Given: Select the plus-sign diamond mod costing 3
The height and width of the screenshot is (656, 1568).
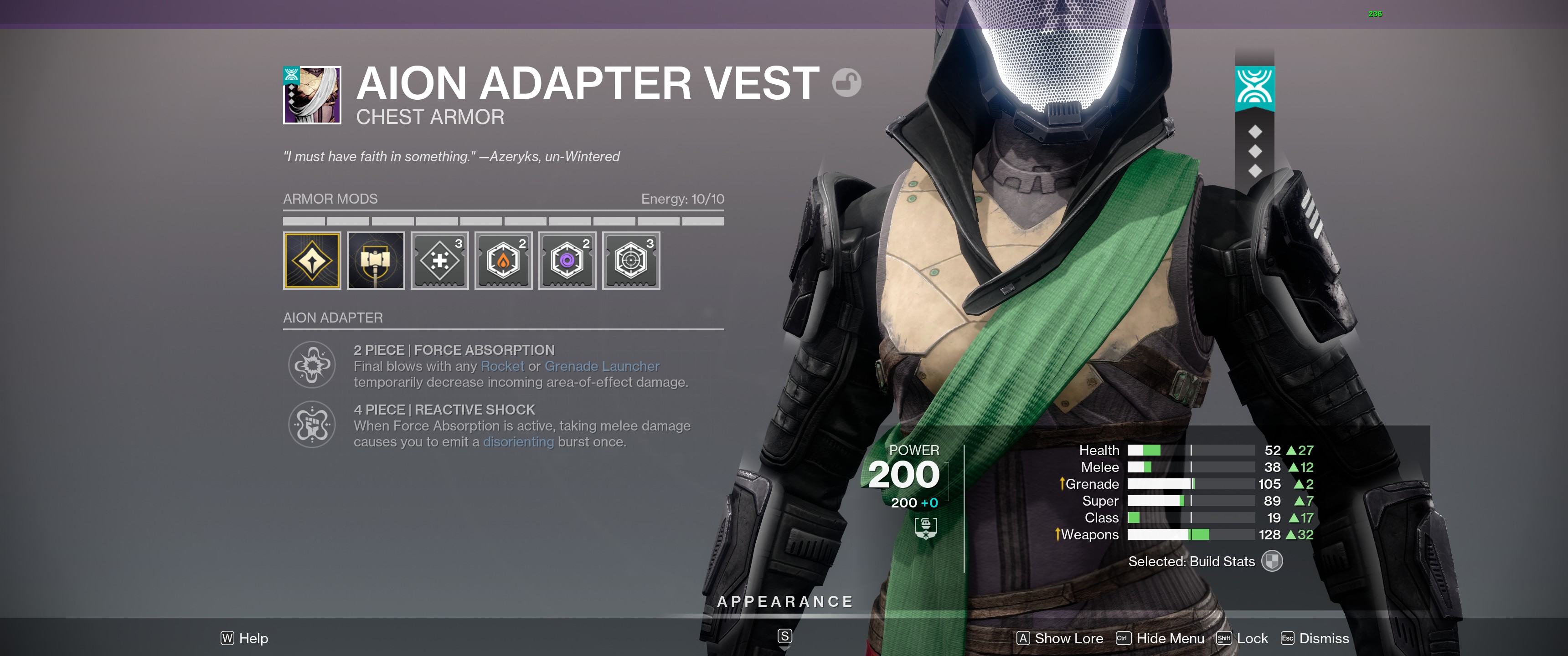Looking at the screenshot, I should (439, 261).
